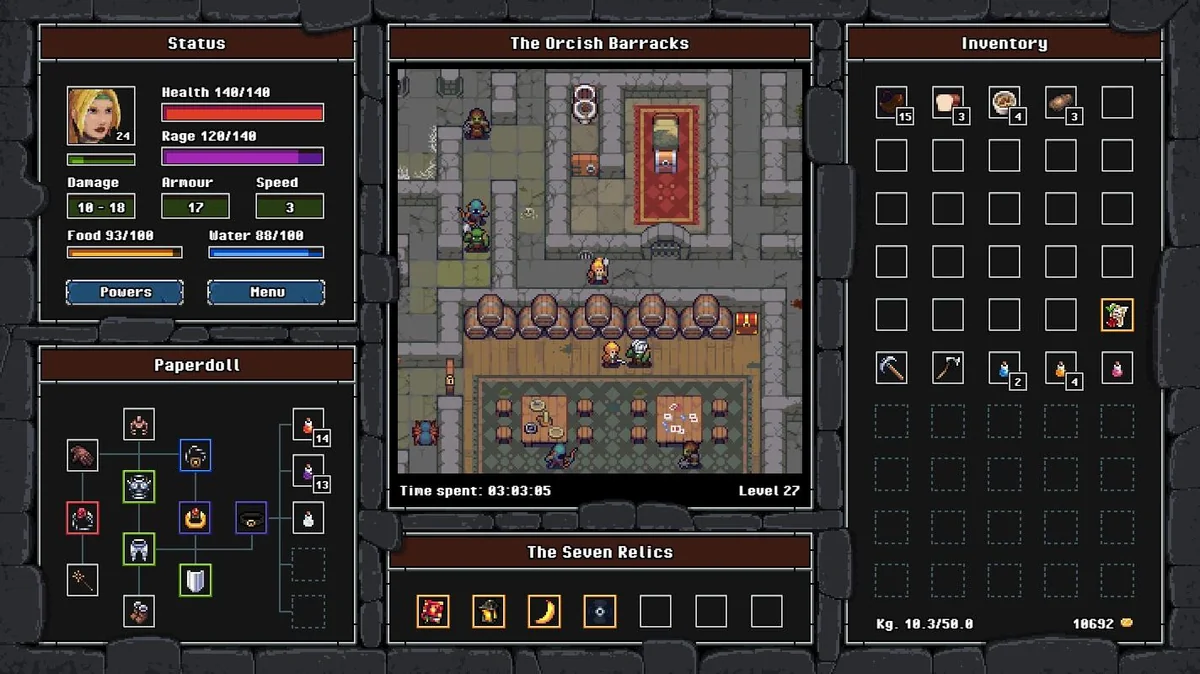Open the game Menu

[266, 292]
